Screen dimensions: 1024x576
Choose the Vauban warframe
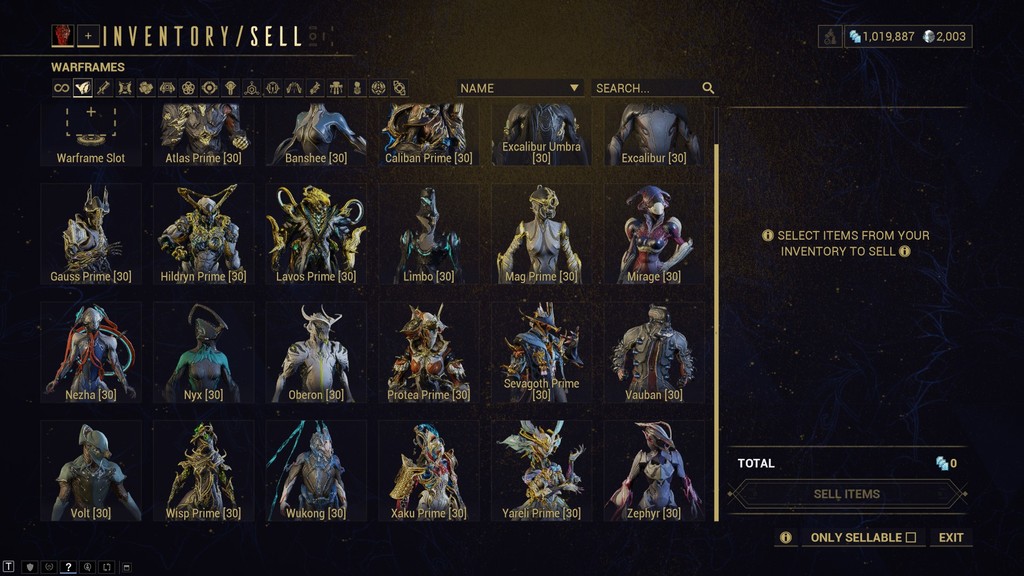click(653, 352)
